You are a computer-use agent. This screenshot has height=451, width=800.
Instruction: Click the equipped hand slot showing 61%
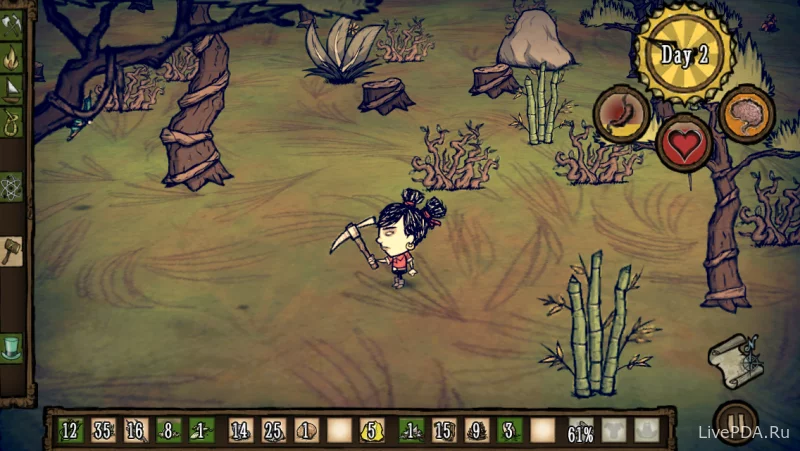pyautogui.click(x=581, y=431)
